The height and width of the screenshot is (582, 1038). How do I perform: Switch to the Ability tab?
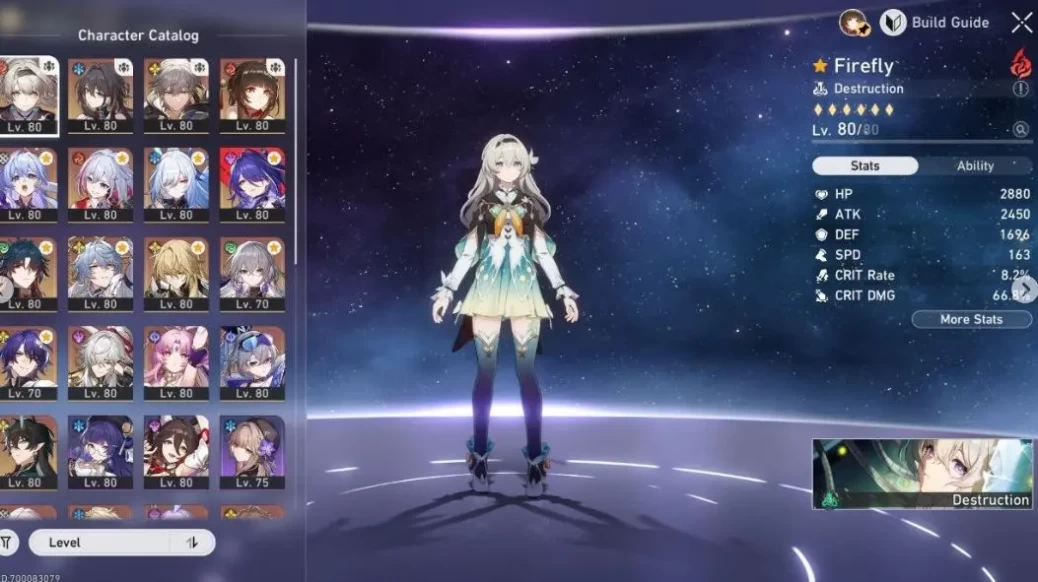pyautogui.click(x=974, y=166)
